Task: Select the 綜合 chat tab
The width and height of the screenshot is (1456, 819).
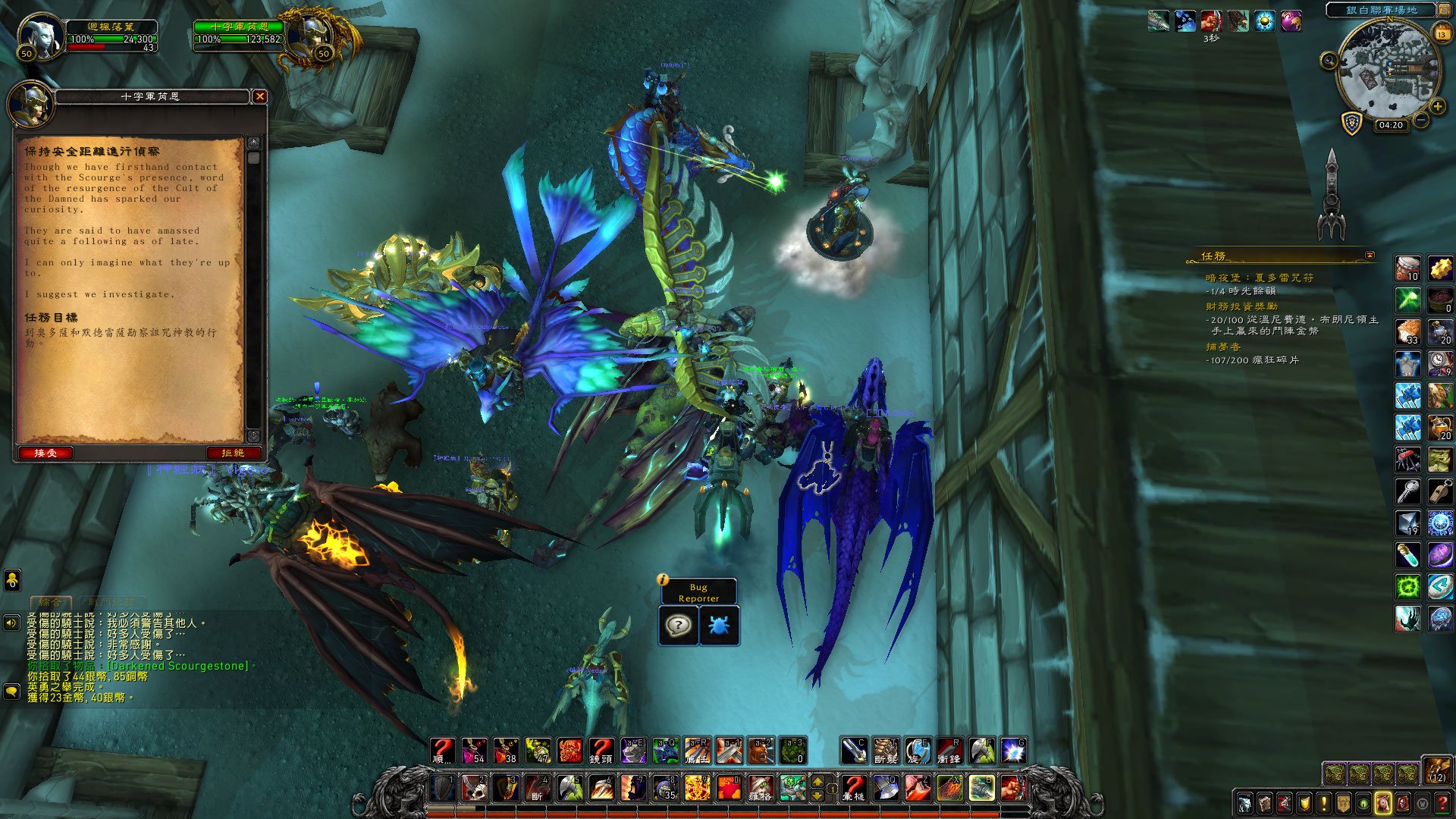Action: 50,602
